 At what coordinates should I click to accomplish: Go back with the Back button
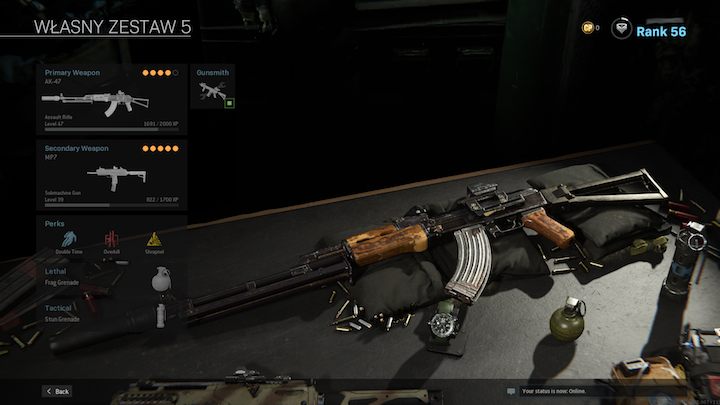pyautogui.click(x=57, y=391)
